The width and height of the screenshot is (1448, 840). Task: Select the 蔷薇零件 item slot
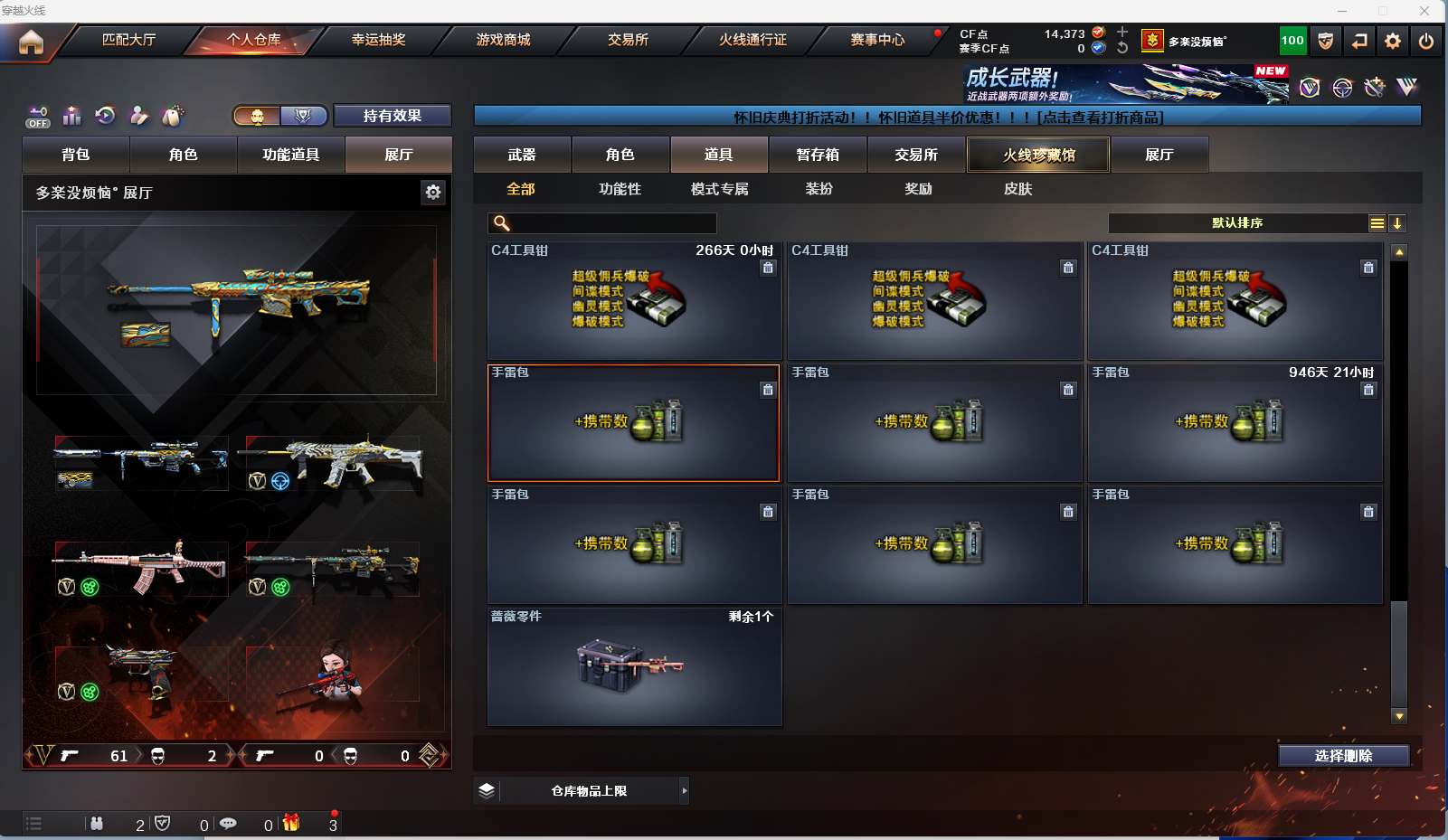coord(634,667)
